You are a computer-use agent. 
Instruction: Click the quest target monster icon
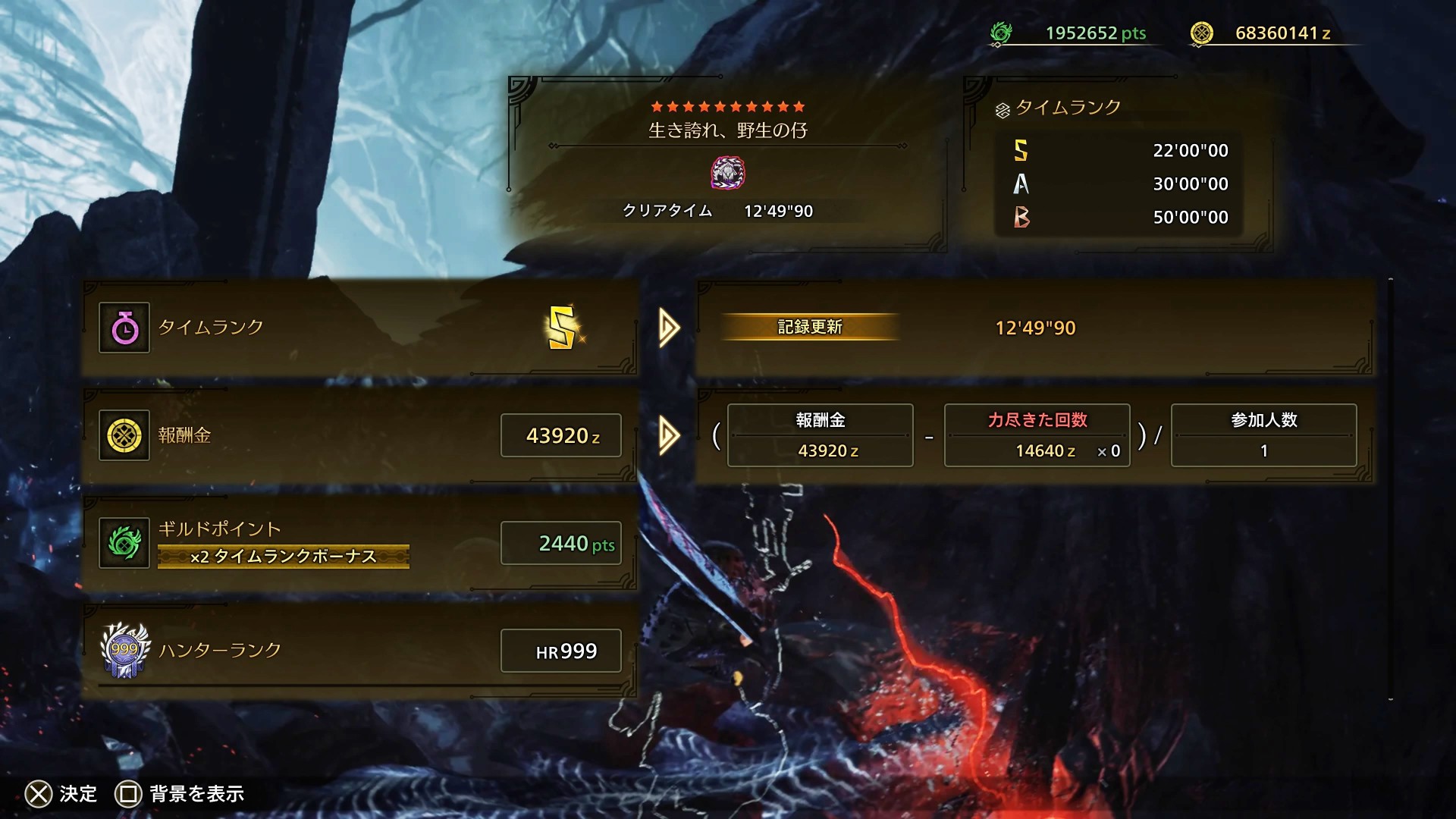click(x=727, y=173)
